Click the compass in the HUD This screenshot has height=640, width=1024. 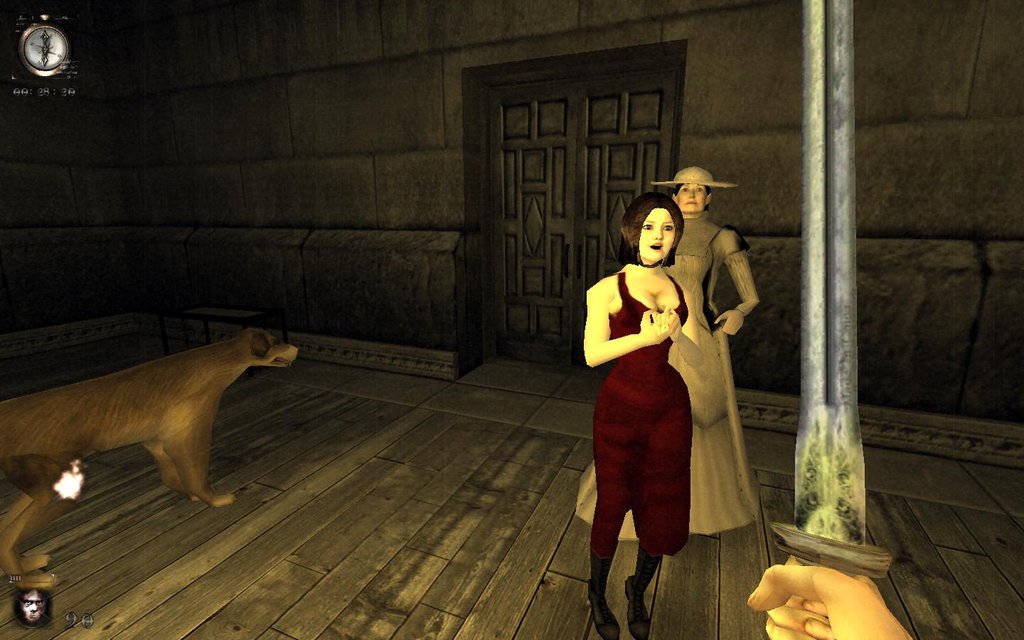click(x=44, y=49)
